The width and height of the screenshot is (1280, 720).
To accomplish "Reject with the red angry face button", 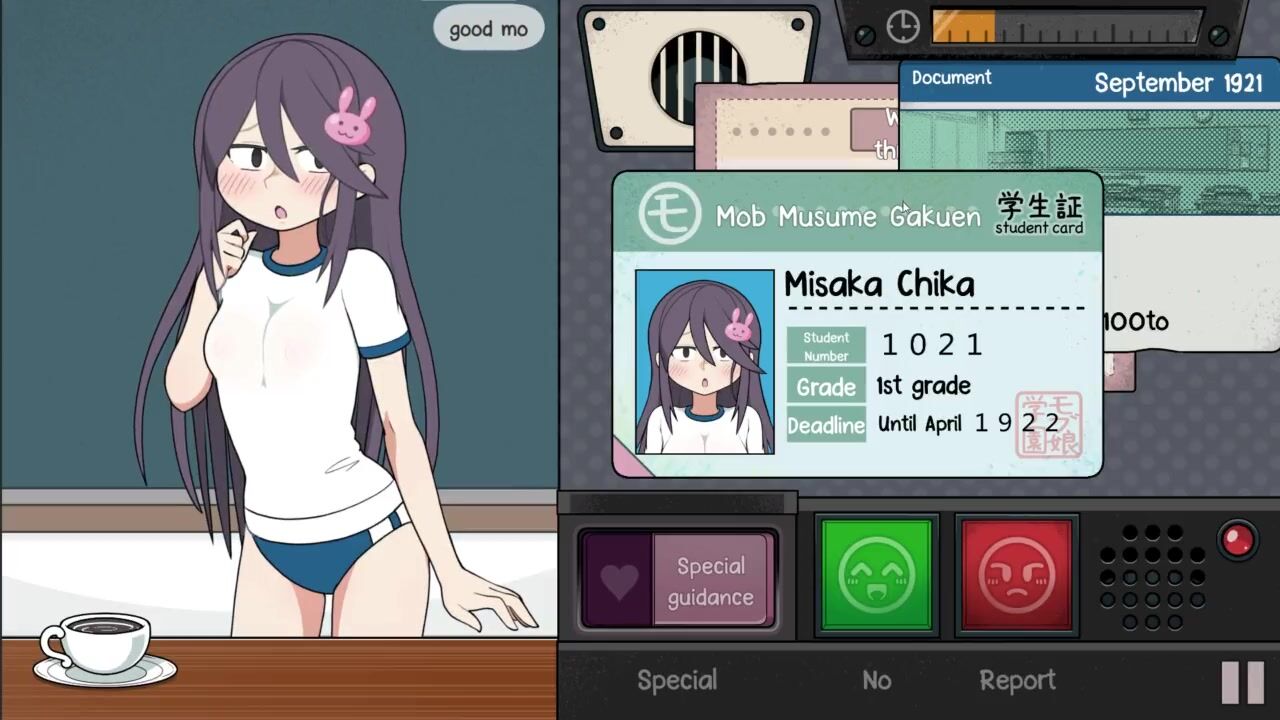I will (1016, 575).
